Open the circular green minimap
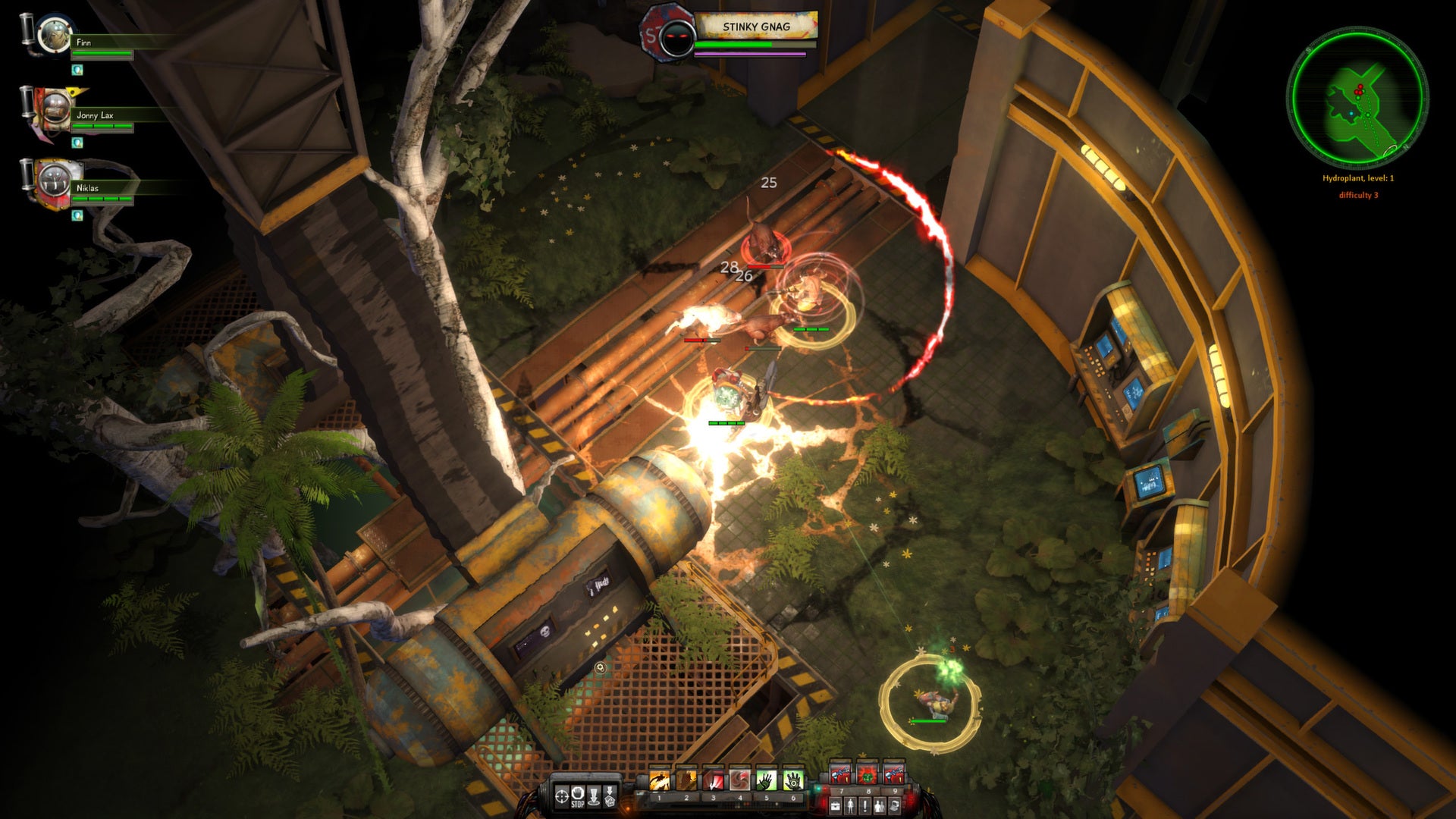The width and height of the screenshot is (1456, 819). click(1357, 97)
